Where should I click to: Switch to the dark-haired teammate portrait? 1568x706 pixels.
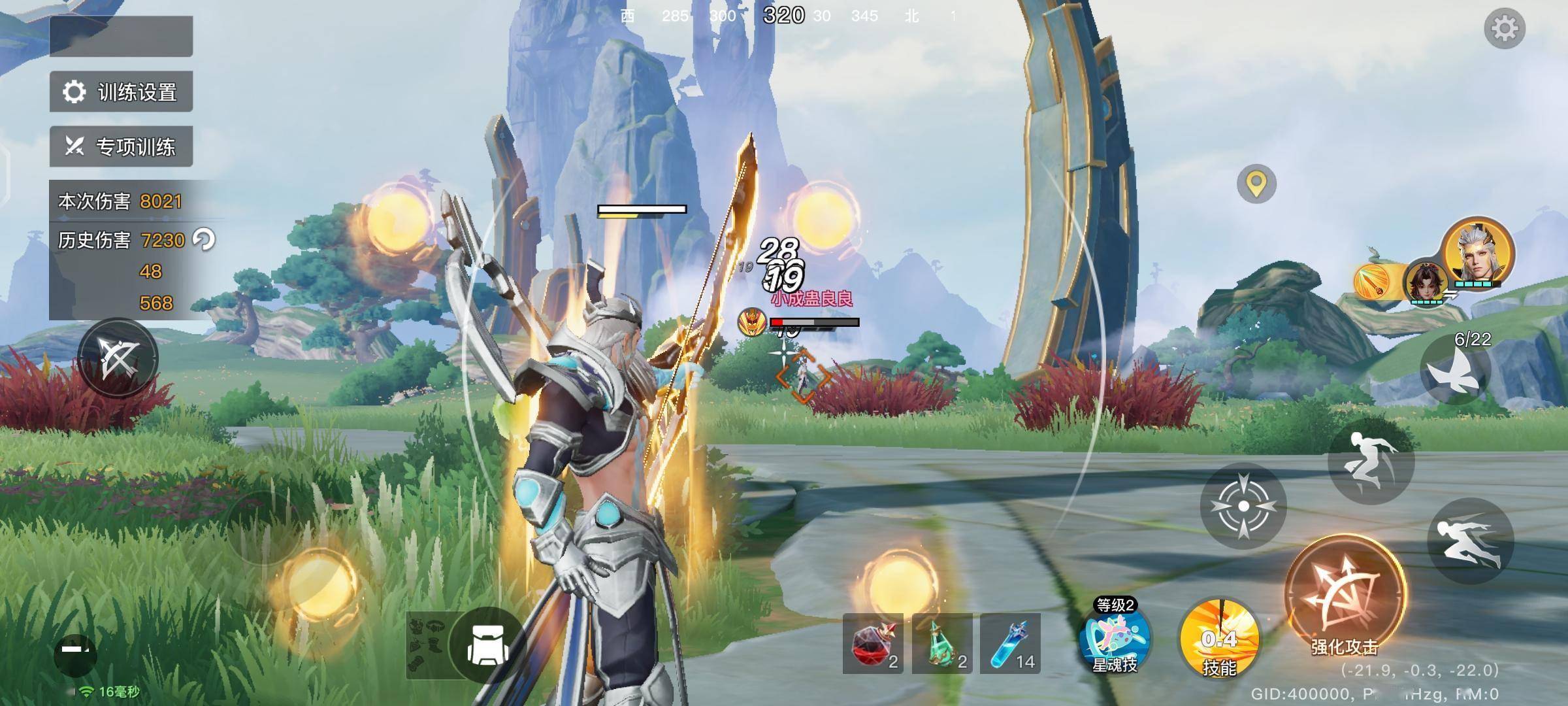point(1426,282)
